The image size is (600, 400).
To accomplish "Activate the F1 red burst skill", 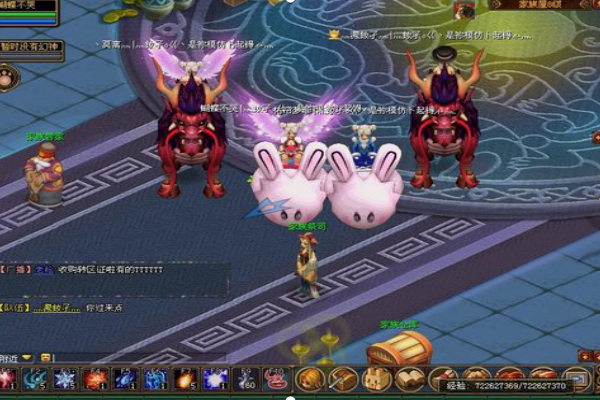I will (8, 379).
